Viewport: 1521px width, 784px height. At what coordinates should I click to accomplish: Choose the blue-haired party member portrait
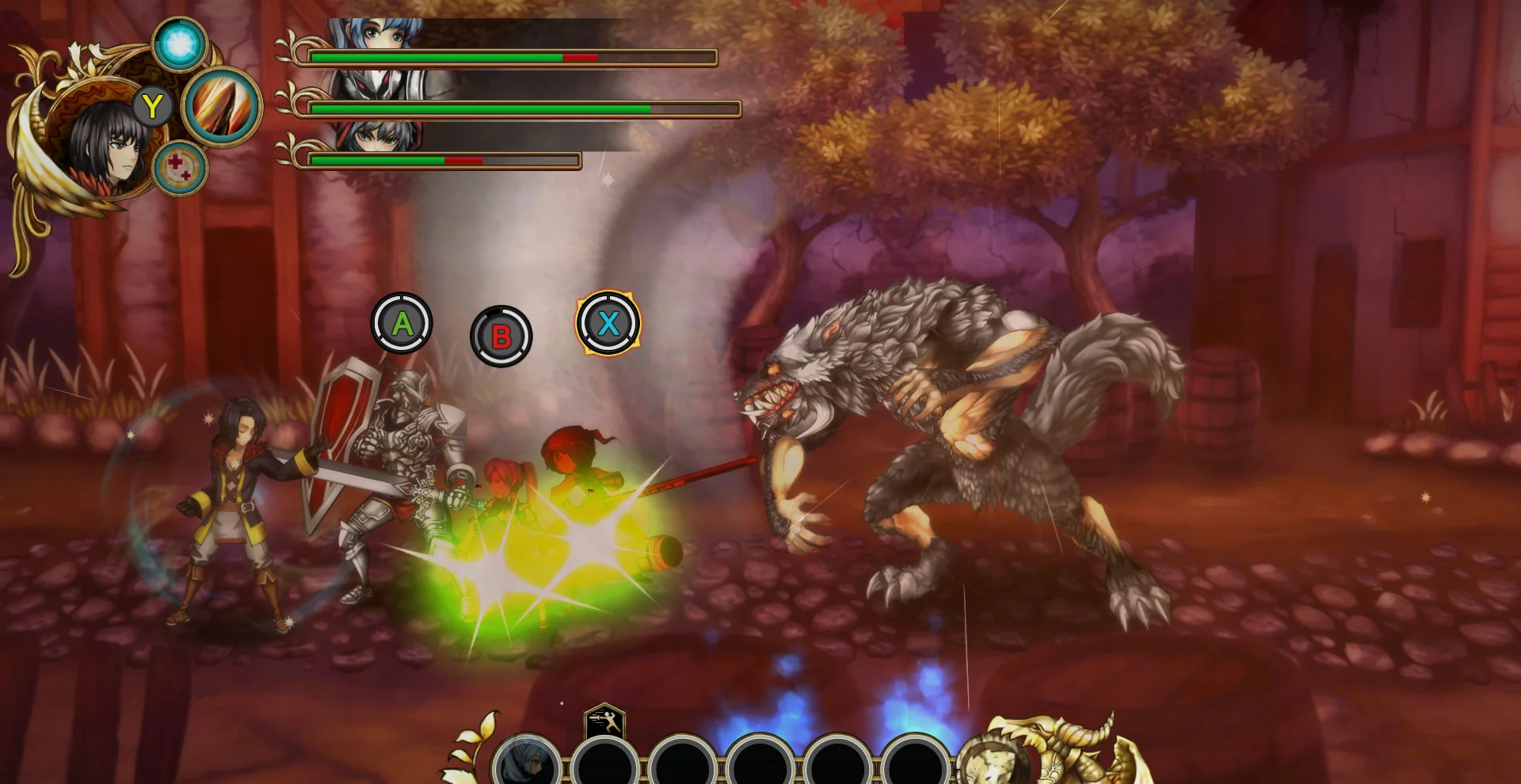point(376,34)
